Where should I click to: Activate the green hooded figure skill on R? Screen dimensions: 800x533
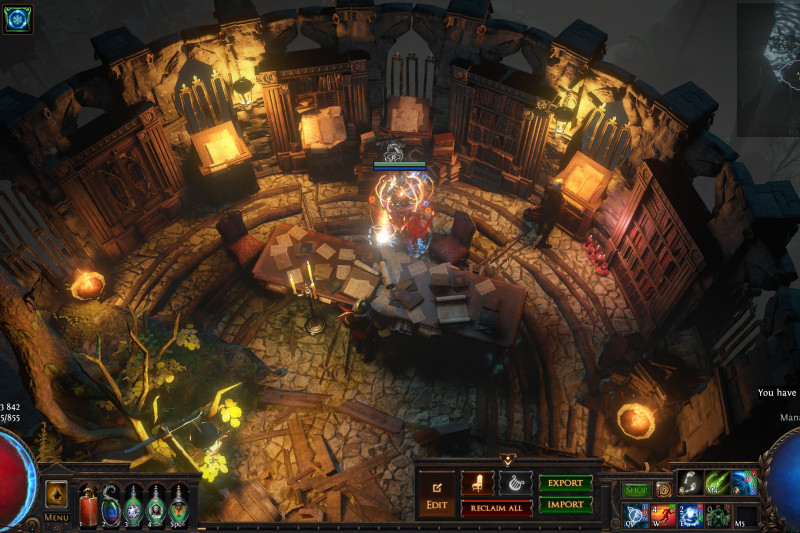(x=717, y=516)
